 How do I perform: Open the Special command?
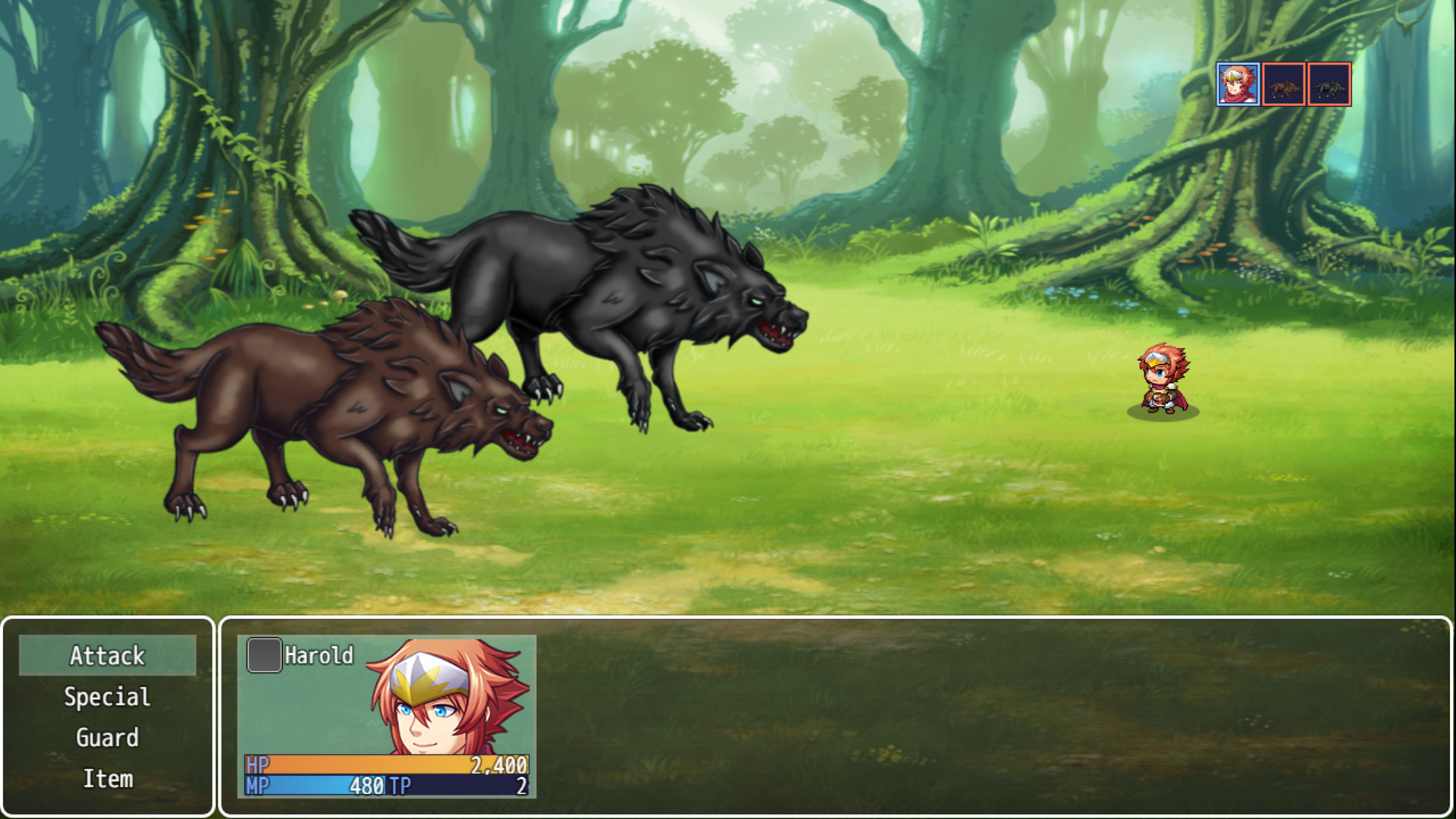108,696
